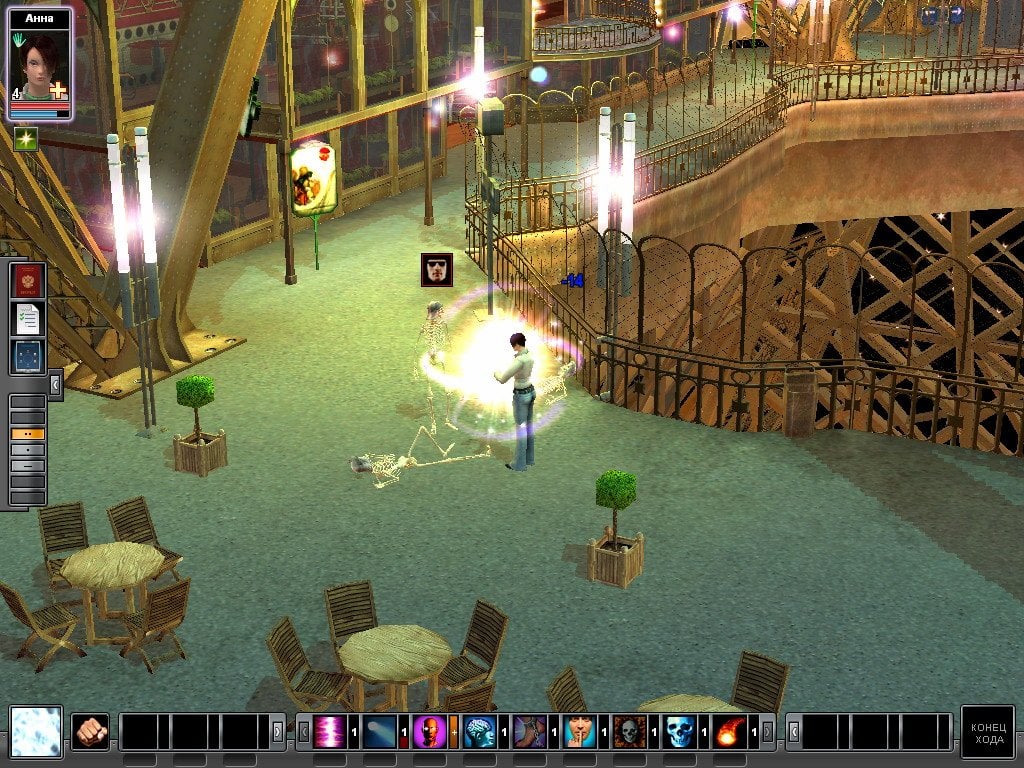End turn with the Конец хода button
The width and height of the screenshot is (1024, 768).
(x=987, y=732)
